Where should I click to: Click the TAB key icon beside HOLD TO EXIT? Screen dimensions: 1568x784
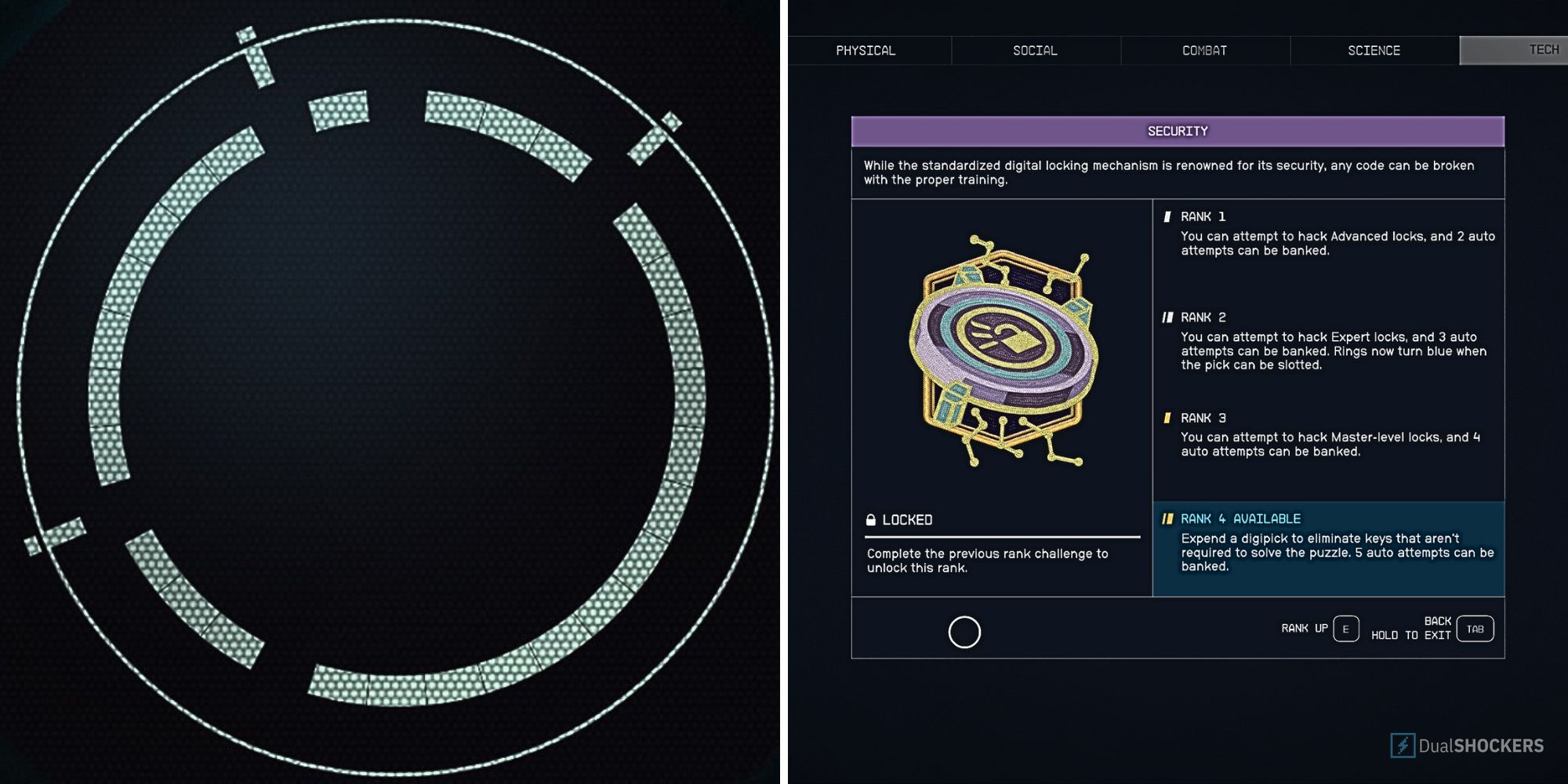1477,628
